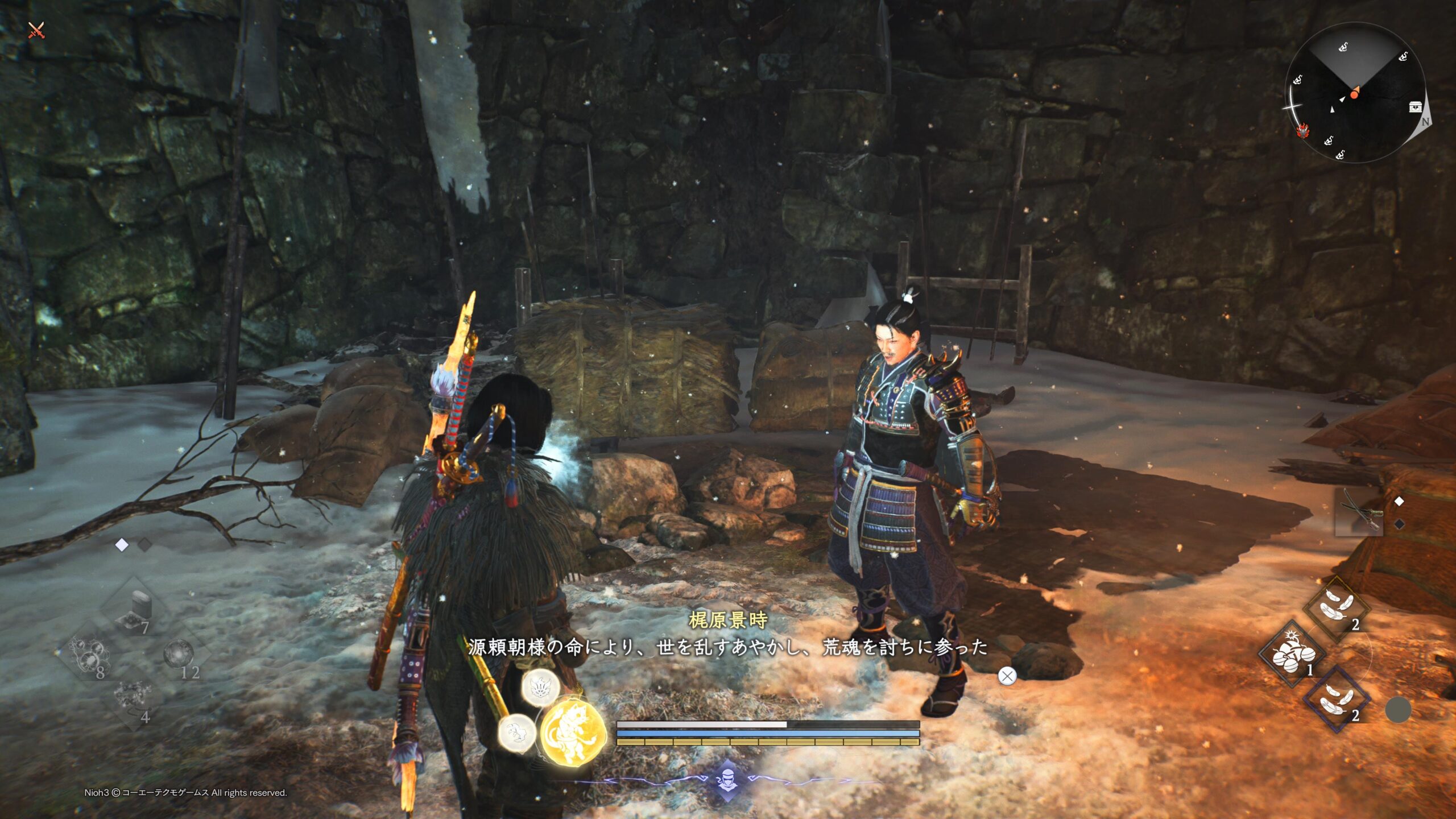
Task: Toggle the ninja style icon
Action: [x=728, y=779]
